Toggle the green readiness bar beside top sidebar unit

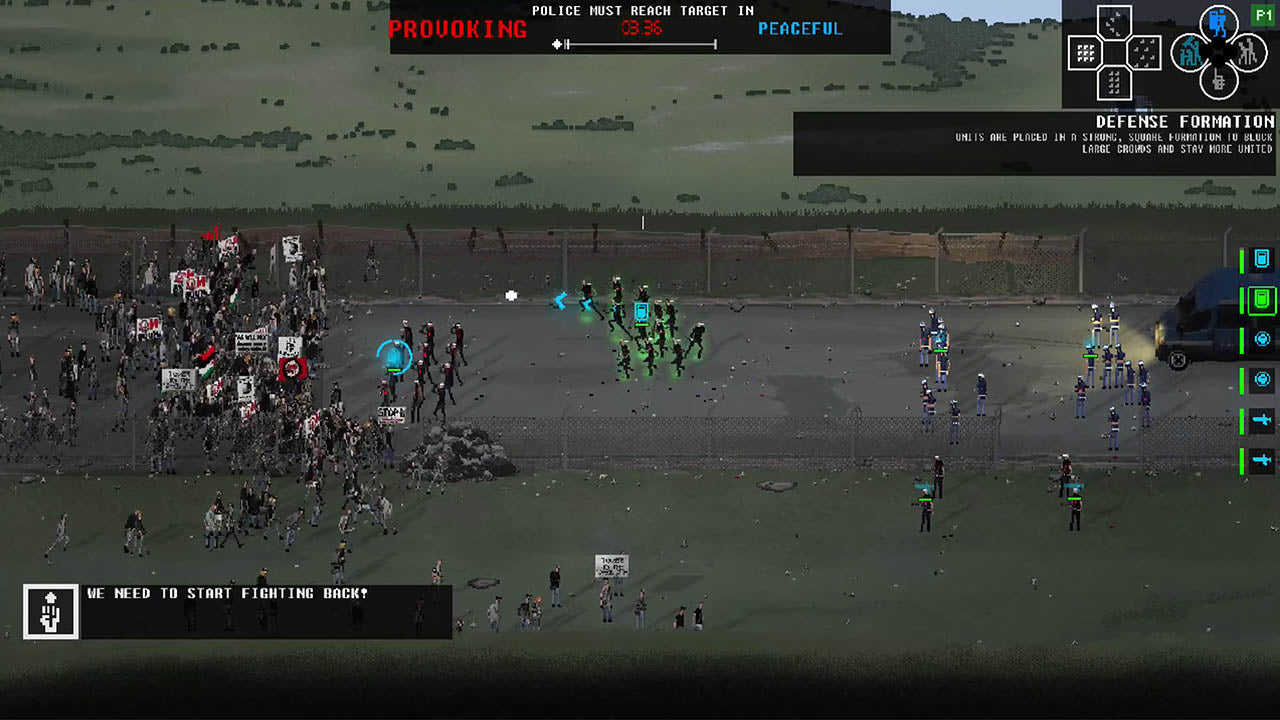pos(1242,259)
